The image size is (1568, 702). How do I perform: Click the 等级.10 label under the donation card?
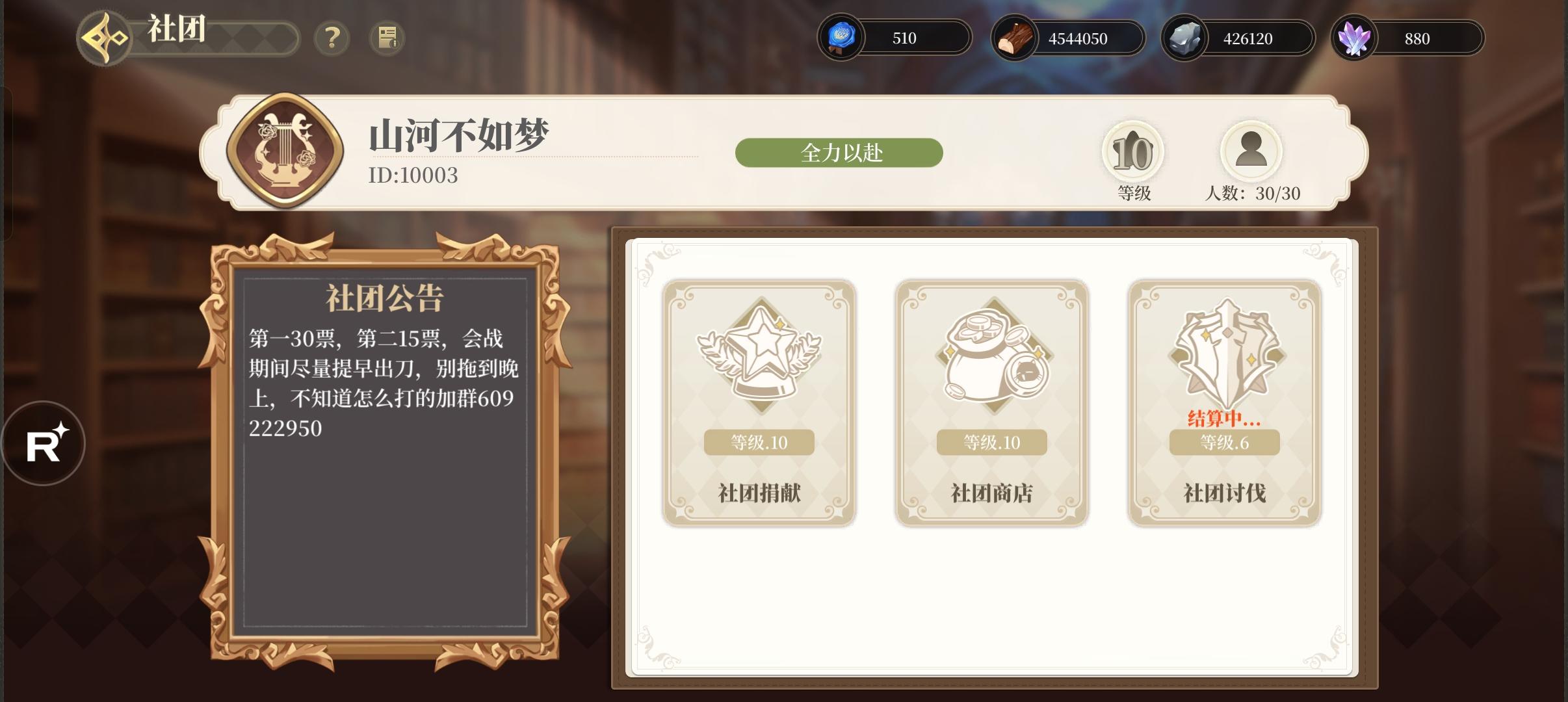pos(761,443)
